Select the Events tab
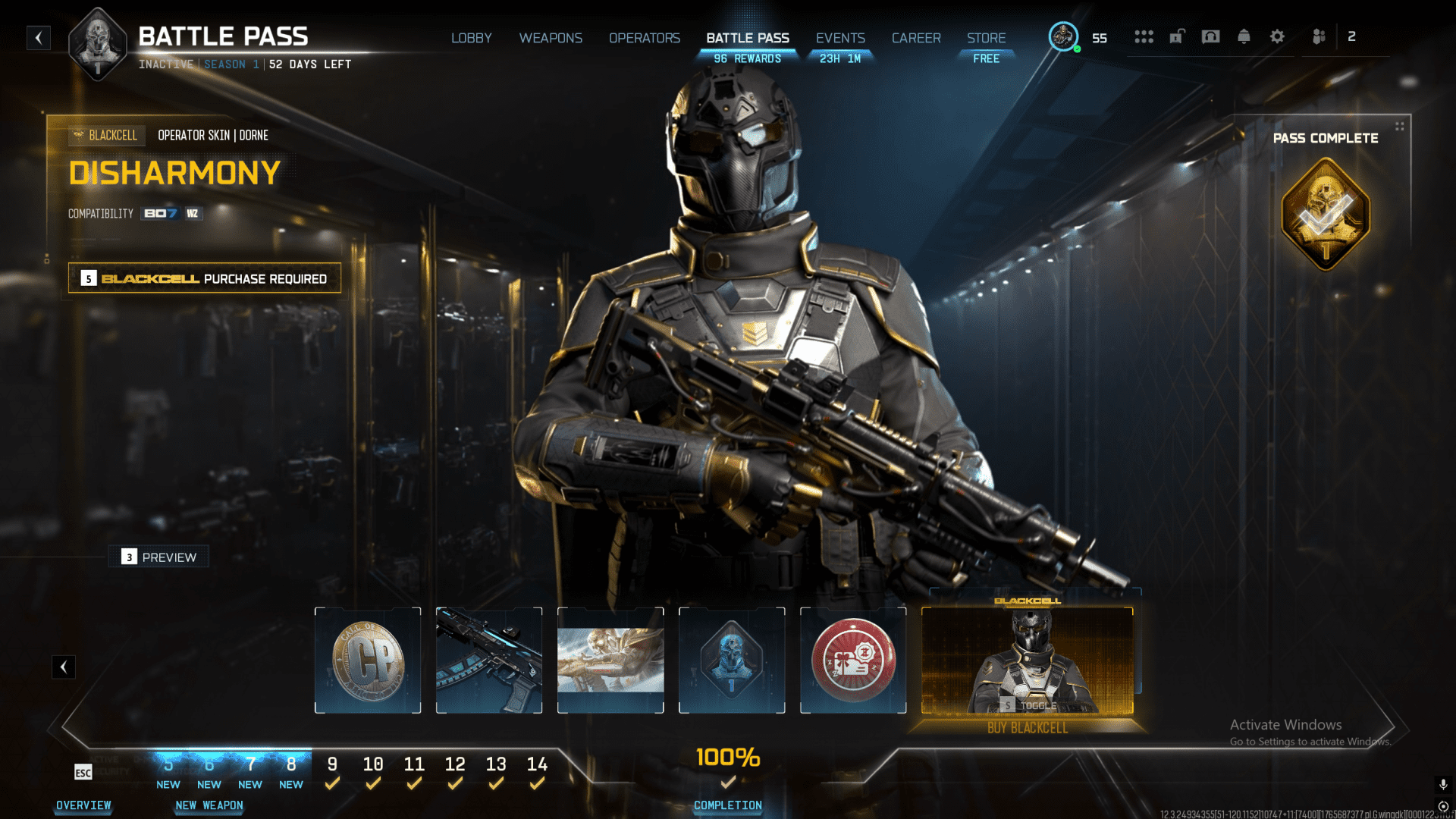The height and width of the screenshot is (819, 1456). [x=839, y=38]
